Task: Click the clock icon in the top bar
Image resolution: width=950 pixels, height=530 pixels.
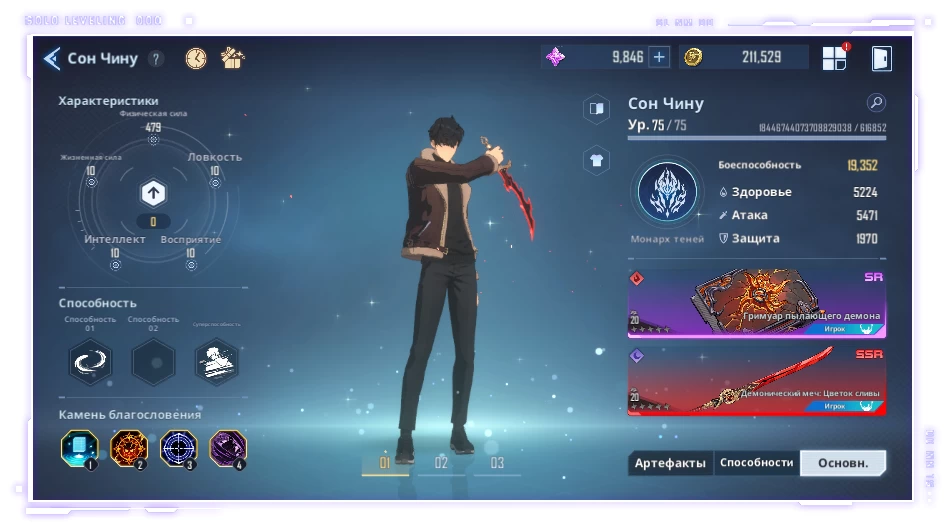Action: click(x=196, y=58)
